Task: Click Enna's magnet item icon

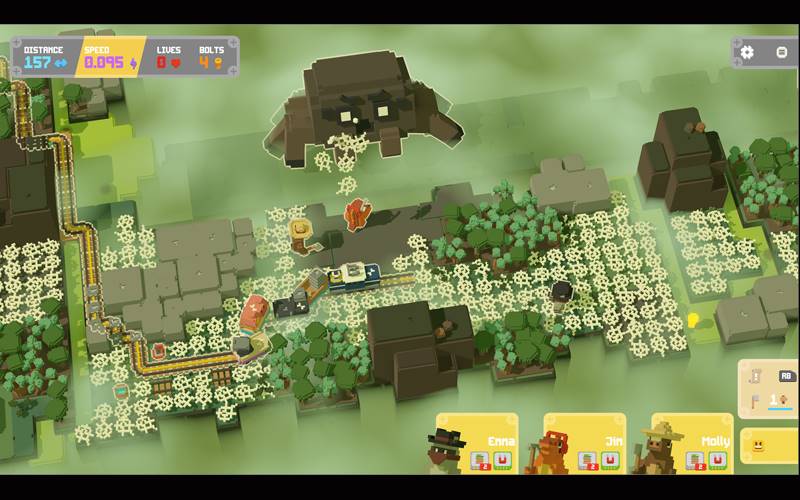Action: 501,460
